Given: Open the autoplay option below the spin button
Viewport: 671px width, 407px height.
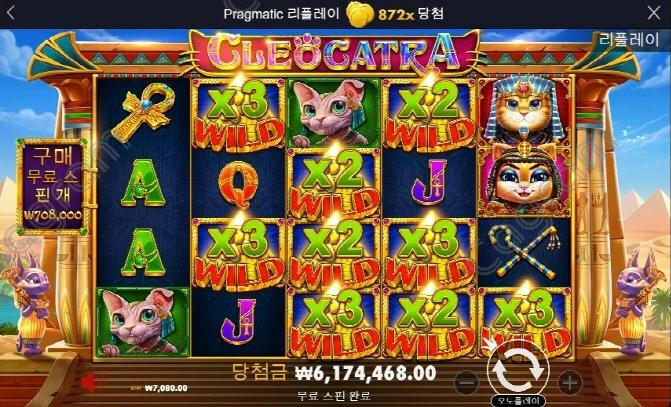Looking at the screenshot, I should pyautogui.click(x=517, y=397).
